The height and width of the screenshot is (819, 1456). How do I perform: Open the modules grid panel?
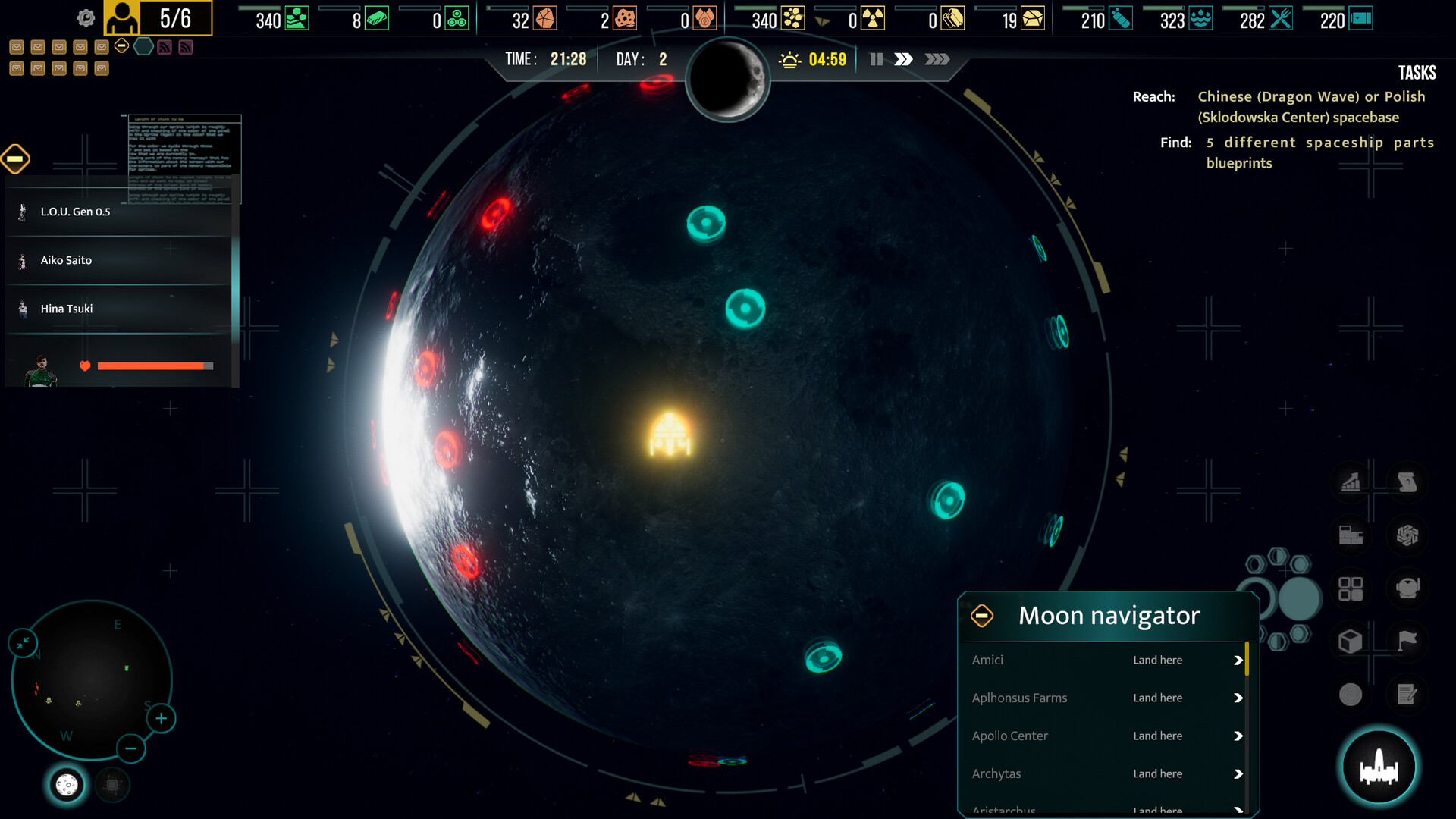click(1351, 589)
